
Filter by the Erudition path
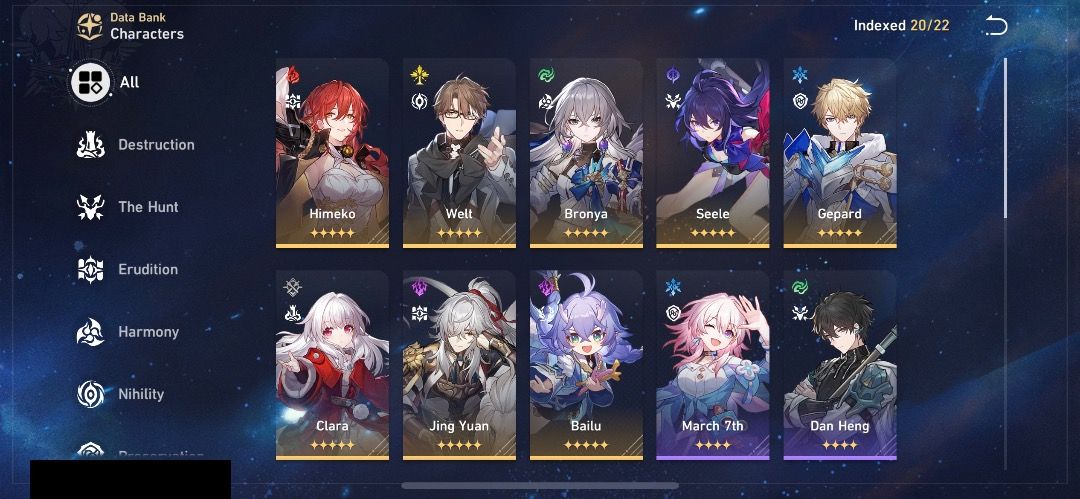(128, 269)
